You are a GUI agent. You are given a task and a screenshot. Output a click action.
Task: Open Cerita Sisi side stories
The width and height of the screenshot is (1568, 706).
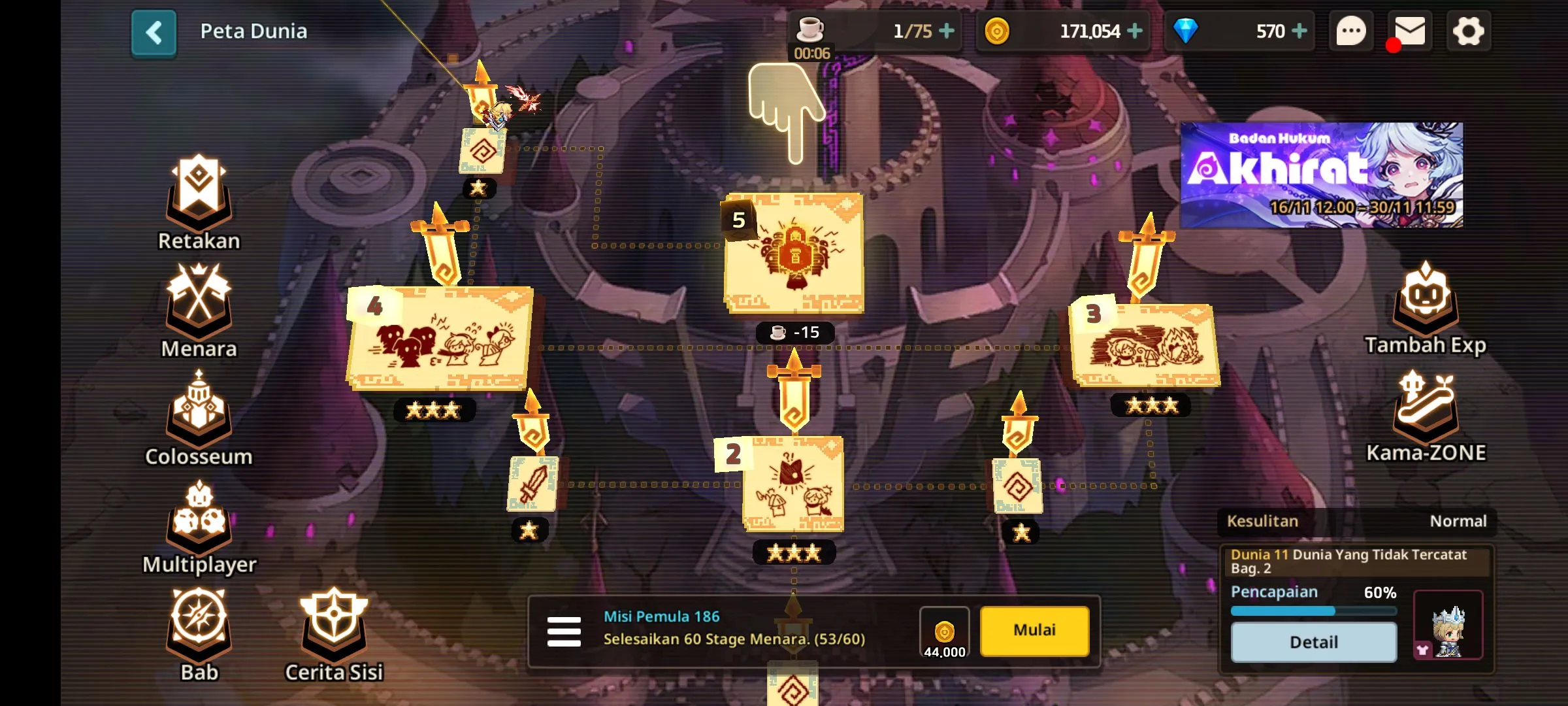point(334,628)
